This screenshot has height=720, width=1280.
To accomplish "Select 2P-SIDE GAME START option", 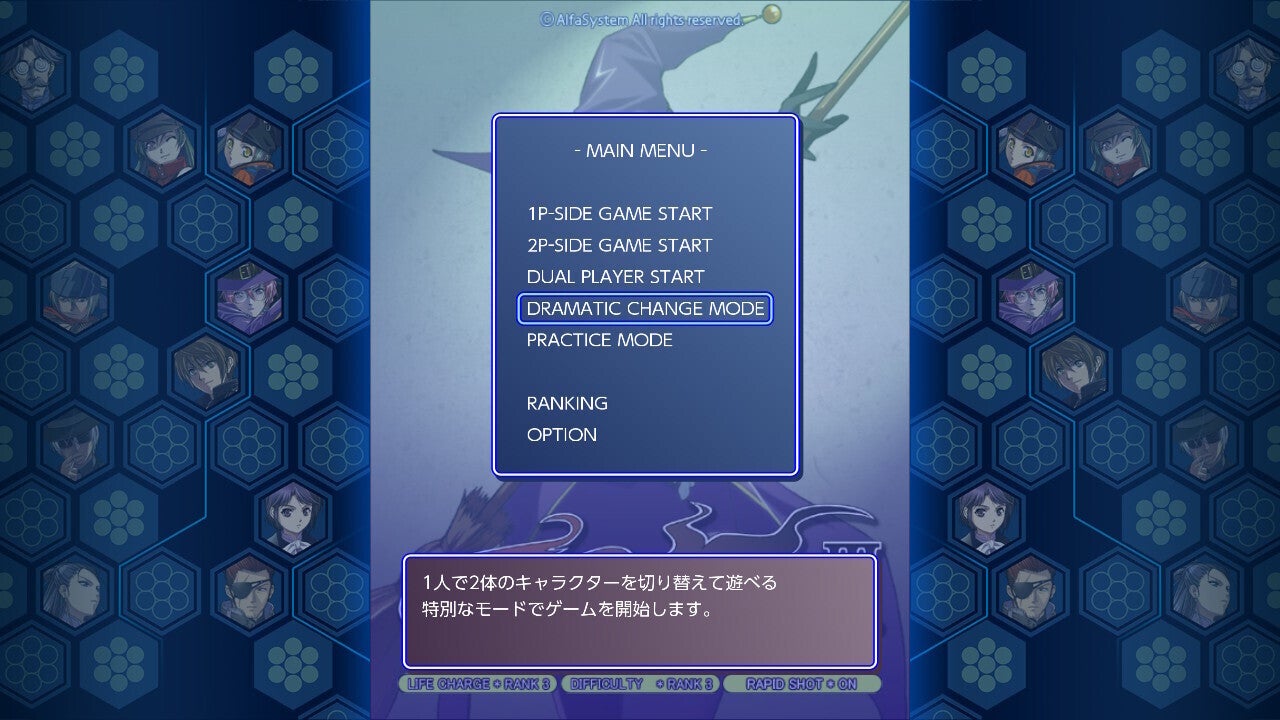I will 619,246.
